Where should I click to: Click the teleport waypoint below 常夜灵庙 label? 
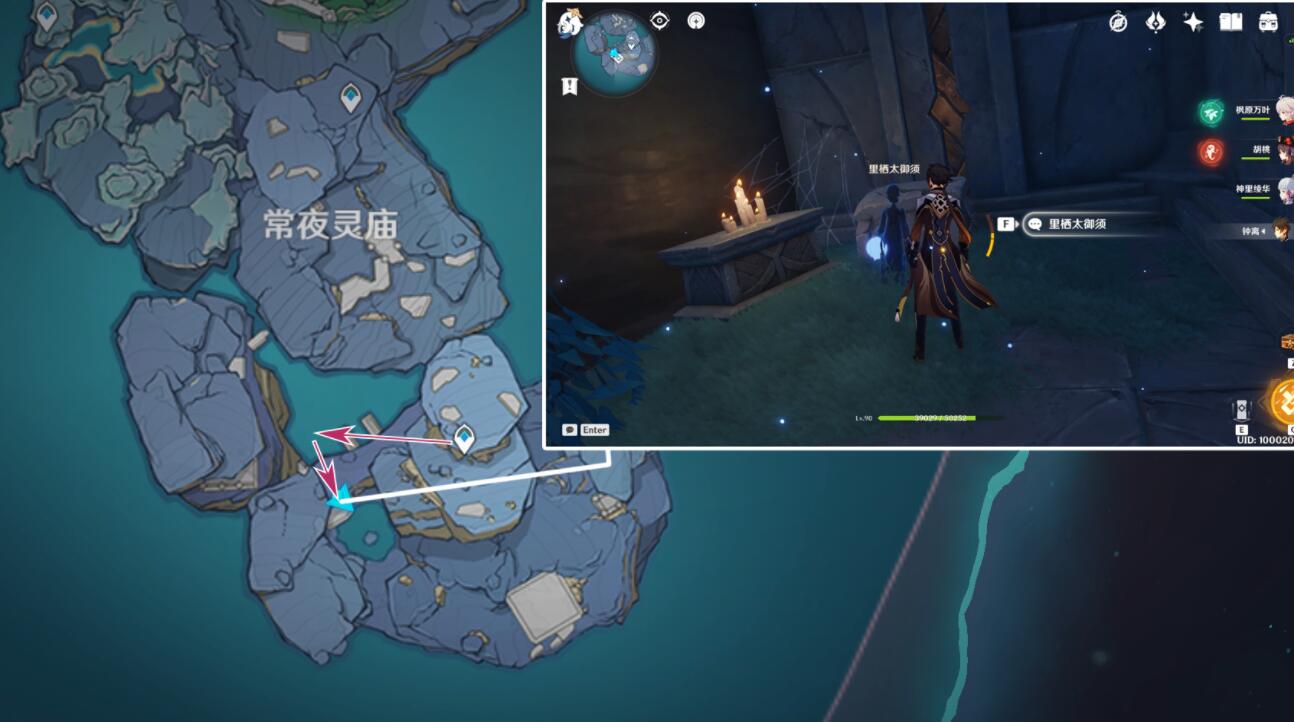click(464, 437)
